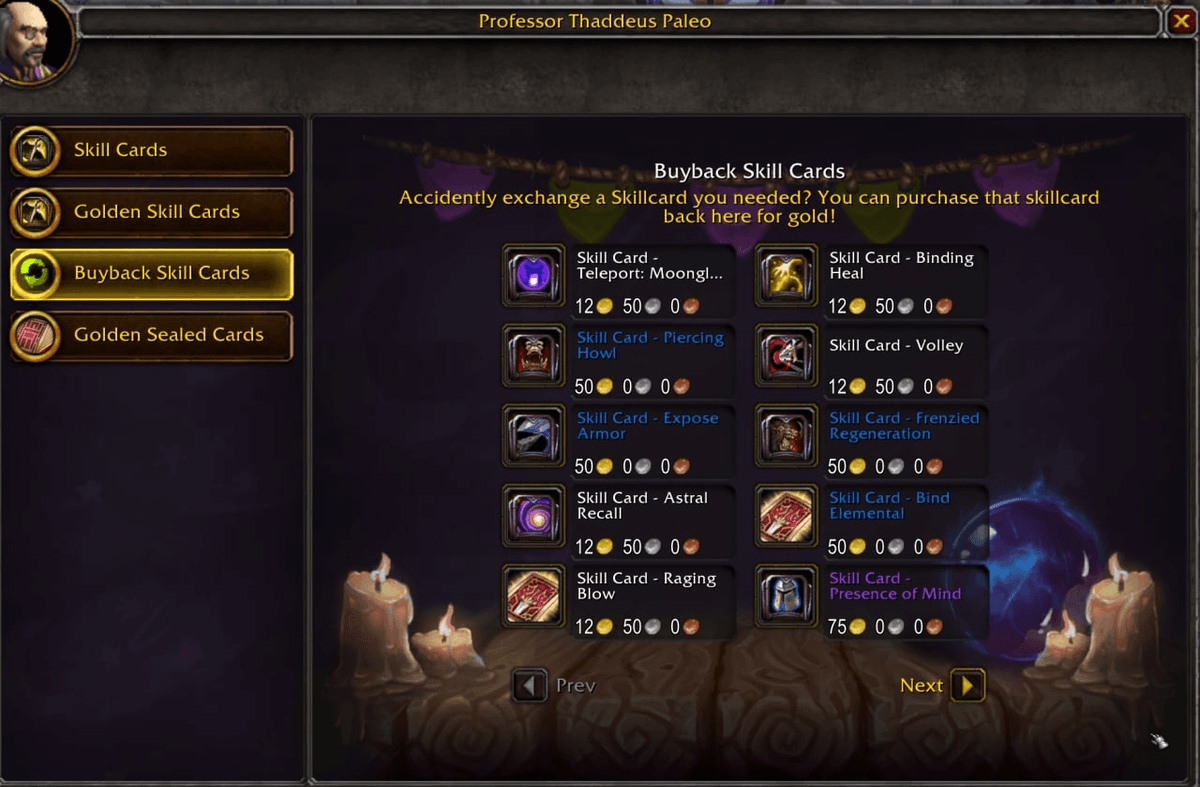Viewport: 1200px width, 787px height.
Task: Choose the Volley skill card
Action: point(786,357)
